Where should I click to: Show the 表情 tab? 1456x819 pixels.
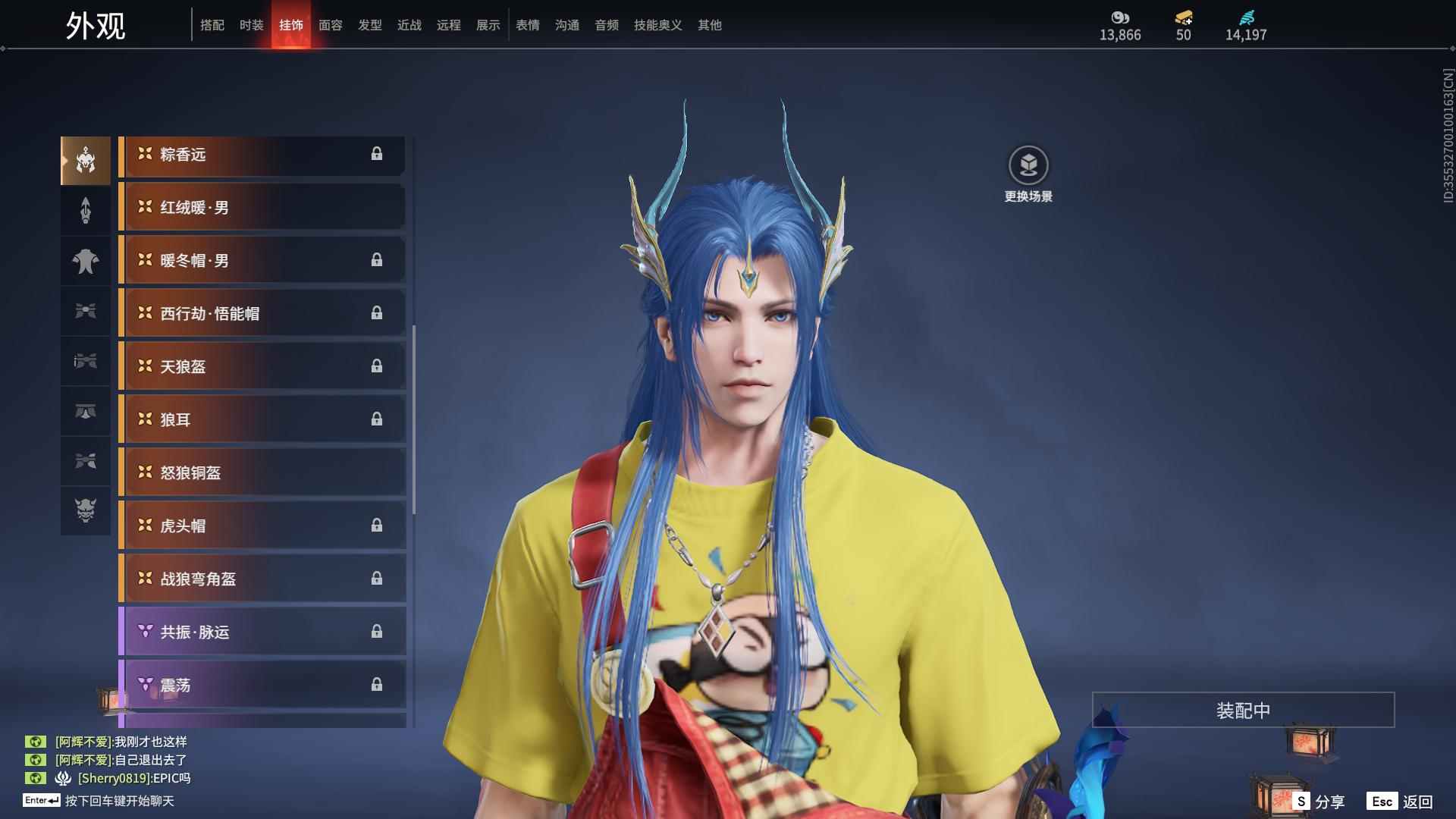[x=528, y=25]
